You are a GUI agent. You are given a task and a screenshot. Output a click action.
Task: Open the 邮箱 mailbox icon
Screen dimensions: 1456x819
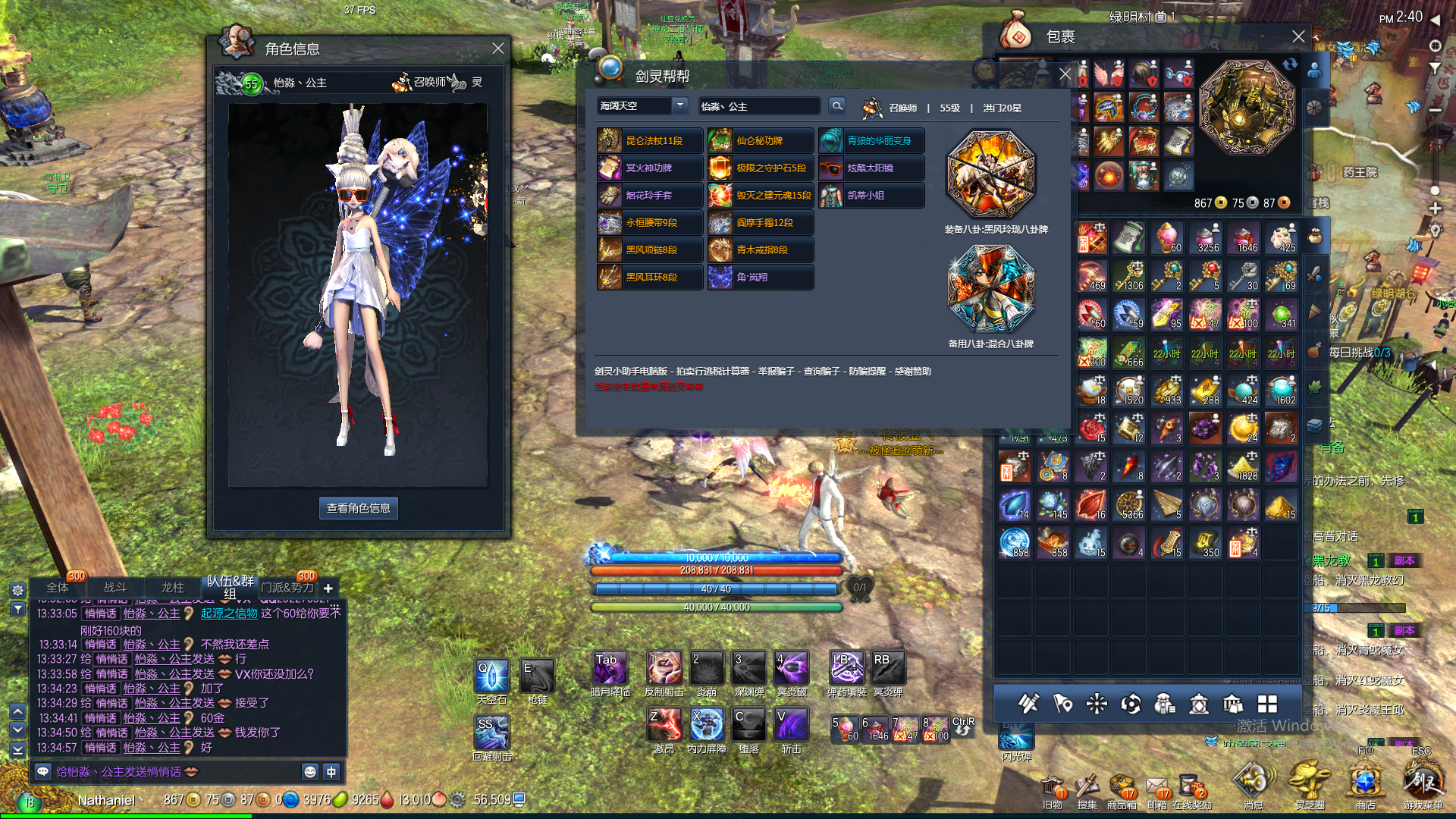click(1157, 789)
